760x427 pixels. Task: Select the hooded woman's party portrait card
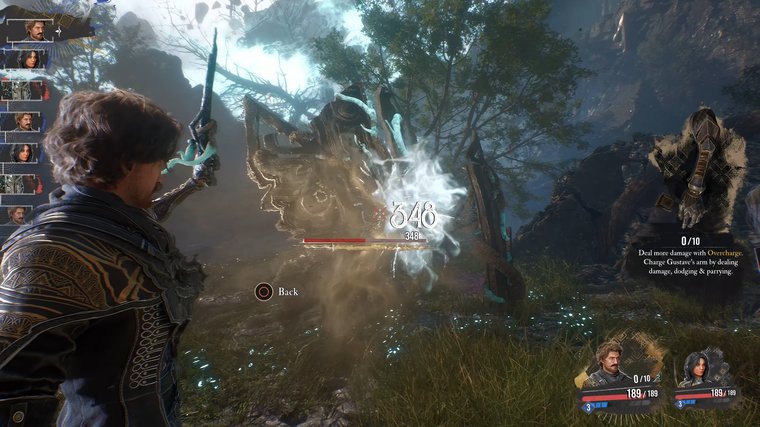[x=701, y=375]
